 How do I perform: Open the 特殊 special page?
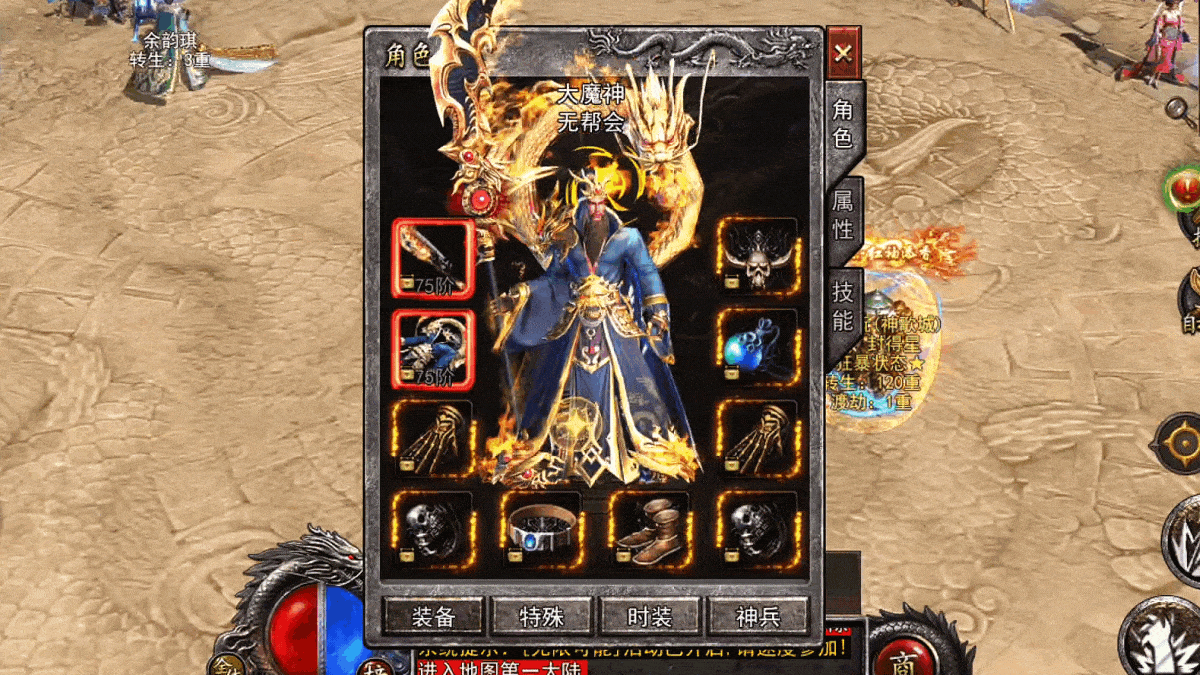pos(542,616)
